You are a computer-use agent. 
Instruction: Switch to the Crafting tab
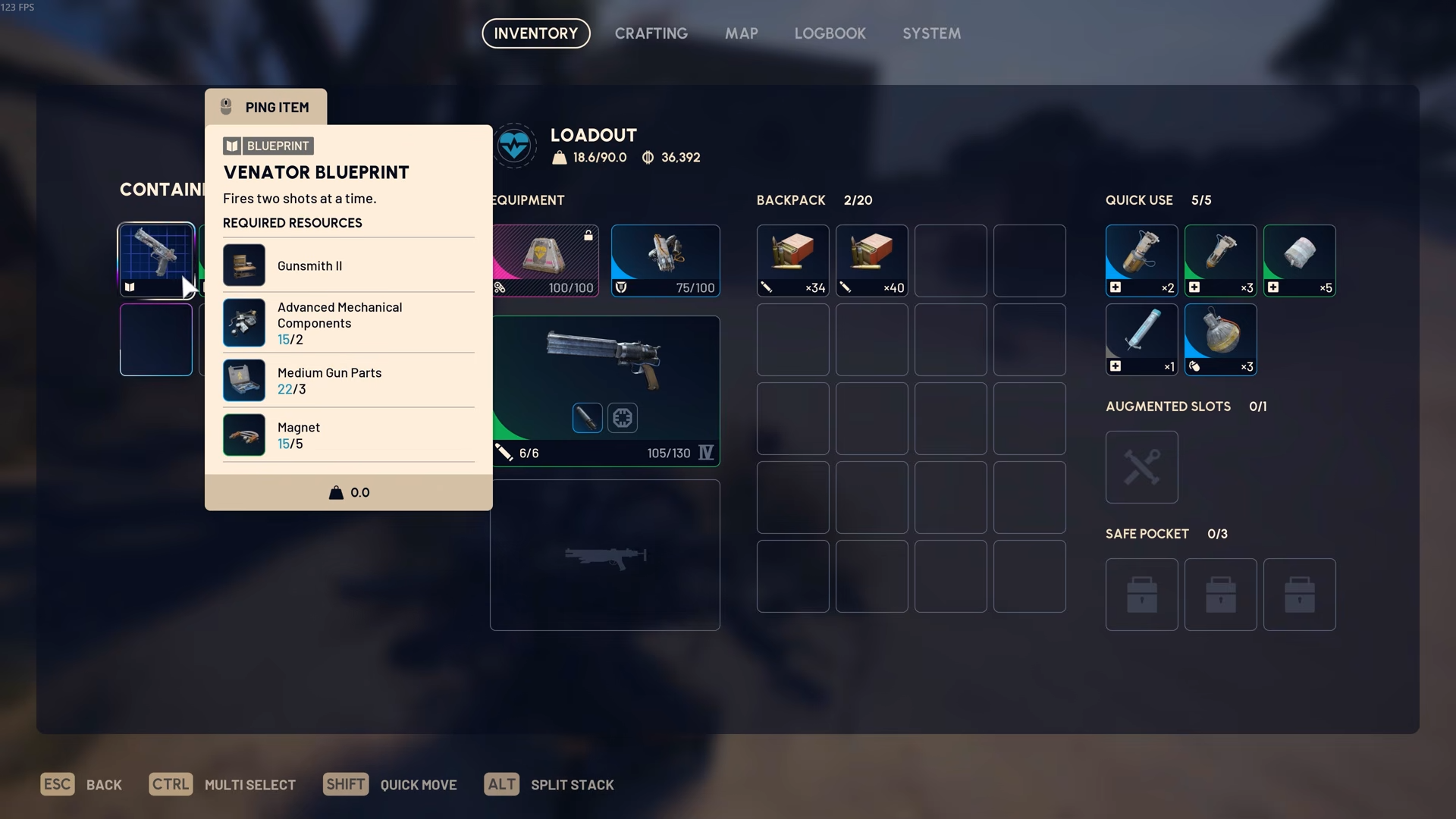click(651, 33)
